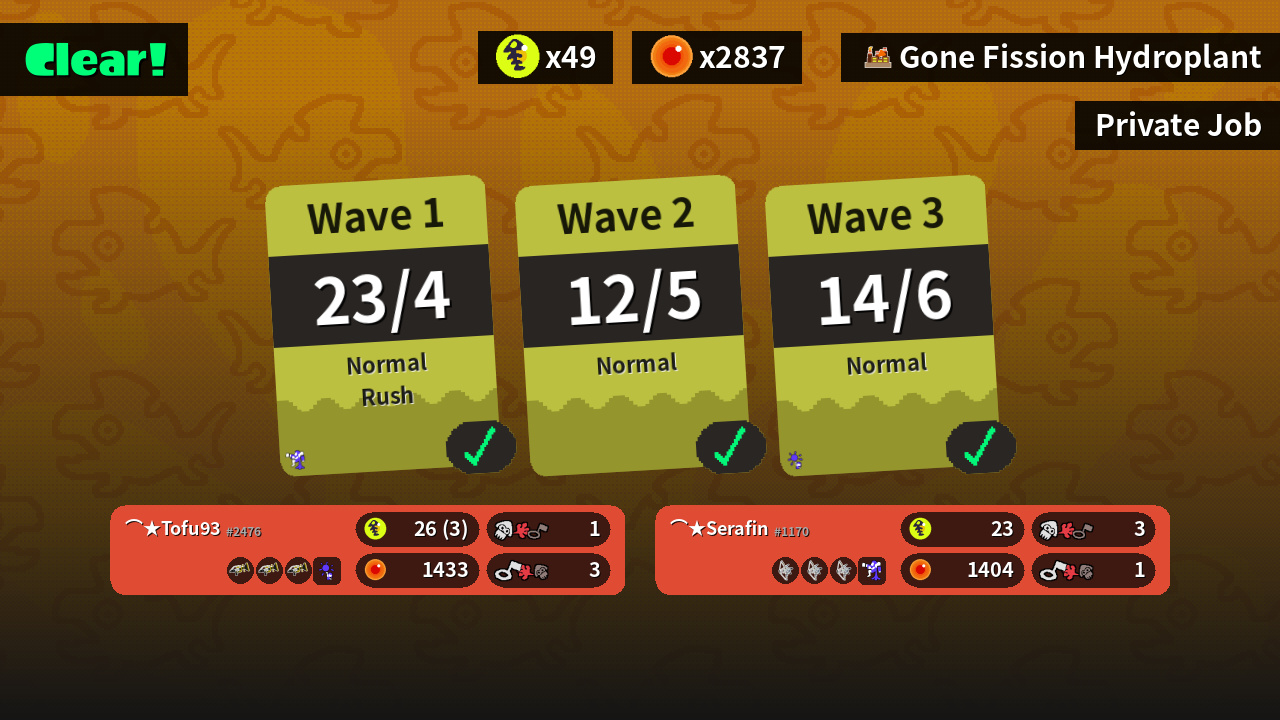Select the Wave 1 result card
The height and width of the screenshot is (720, 1280).
tap(382, 325)
